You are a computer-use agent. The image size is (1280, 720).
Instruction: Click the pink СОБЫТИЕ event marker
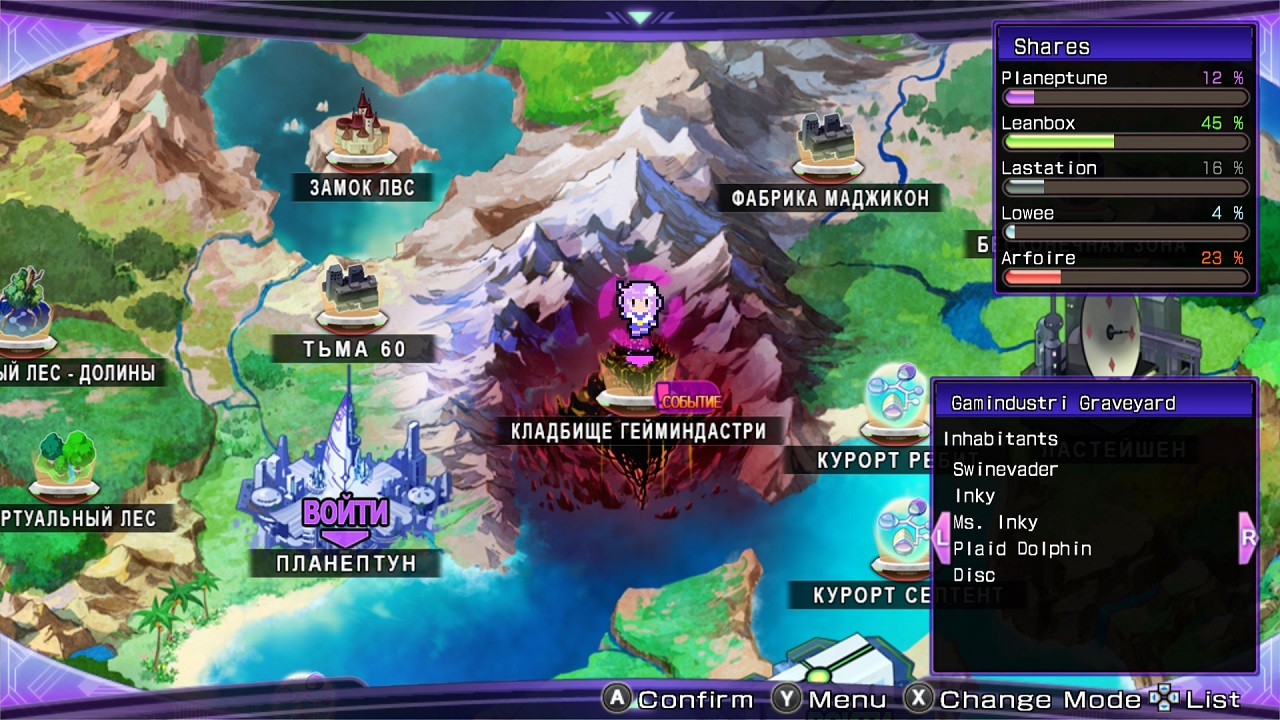688,398
